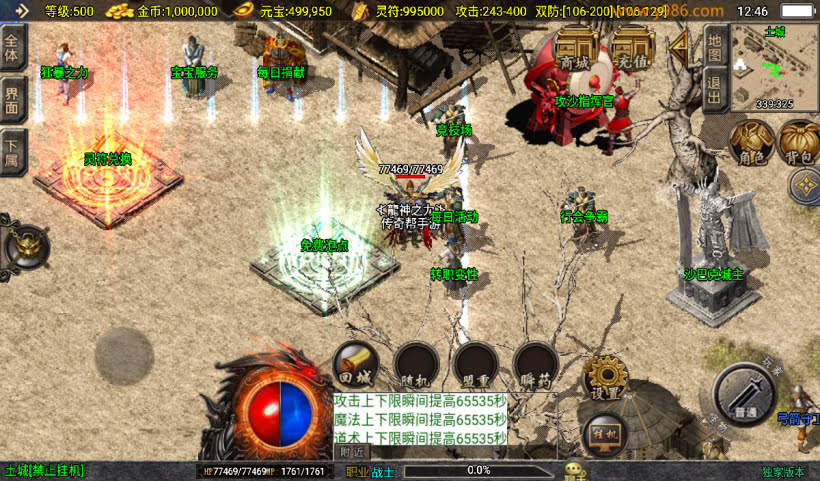This screenshot has width=820, height=481.
Task: Open the 角色 character armor icon
Action: point(749,143)
